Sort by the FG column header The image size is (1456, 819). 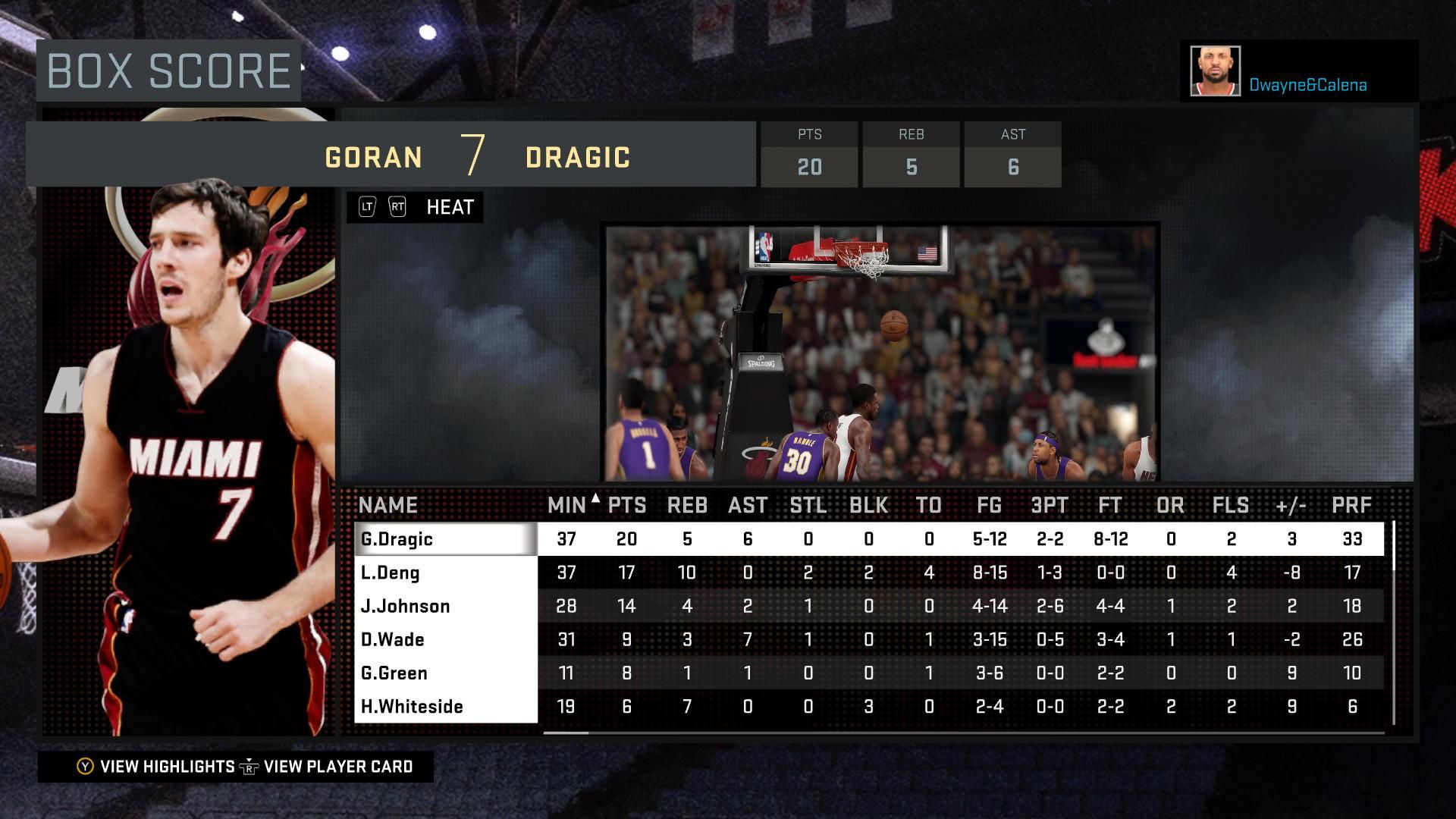[989, 505]
